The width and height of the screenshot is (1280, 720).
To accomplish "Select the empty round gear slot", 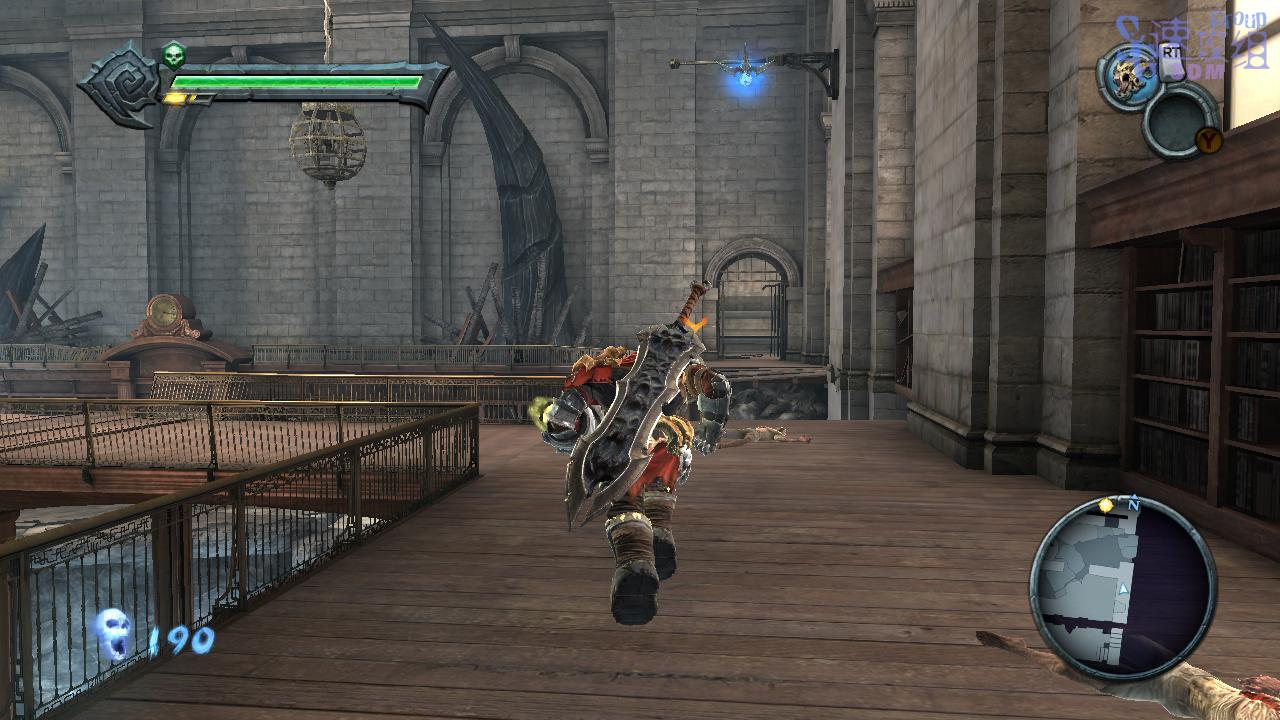I will tap(1180, 120).
